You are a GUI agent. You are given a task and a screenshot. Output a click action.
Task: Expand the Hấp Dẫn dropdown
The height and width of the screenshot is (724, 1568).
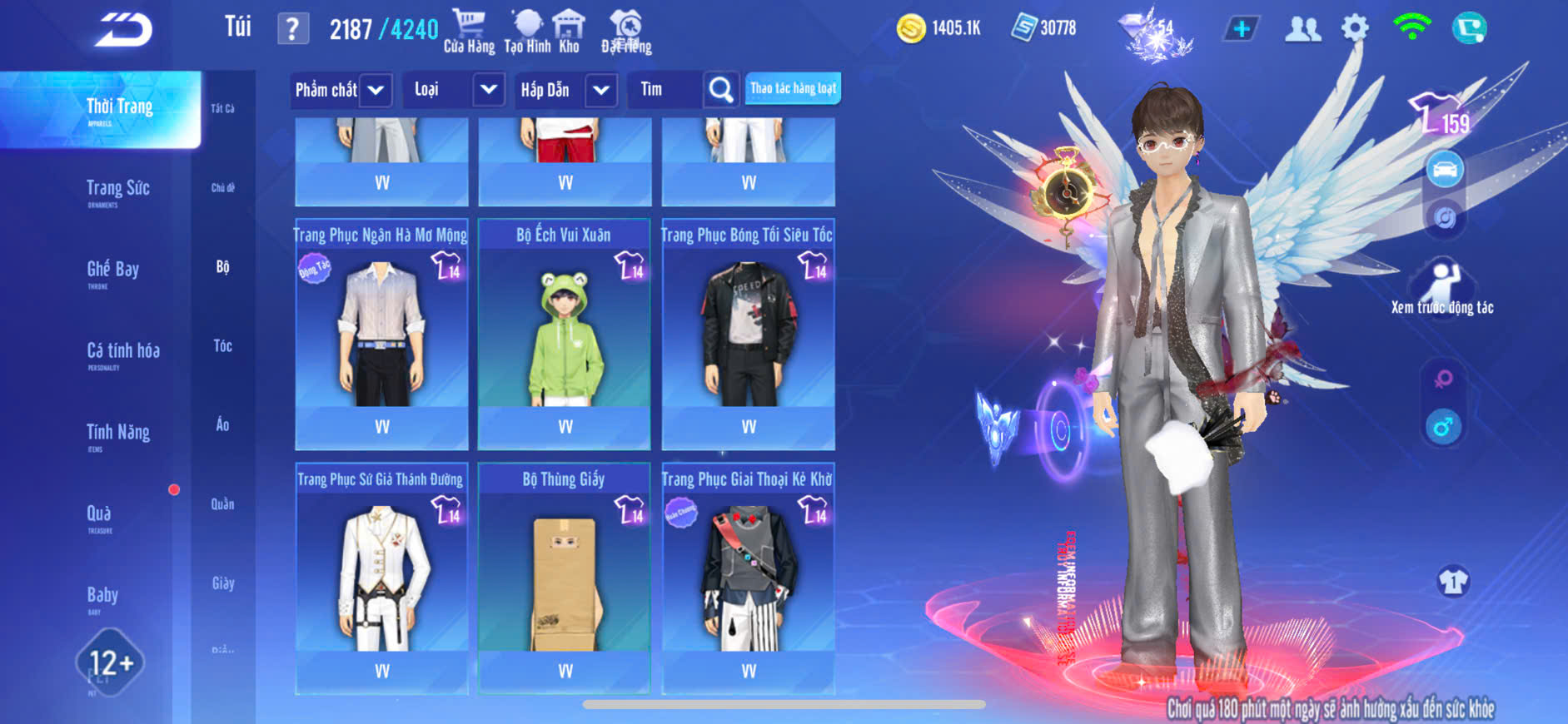click(601, 90)
